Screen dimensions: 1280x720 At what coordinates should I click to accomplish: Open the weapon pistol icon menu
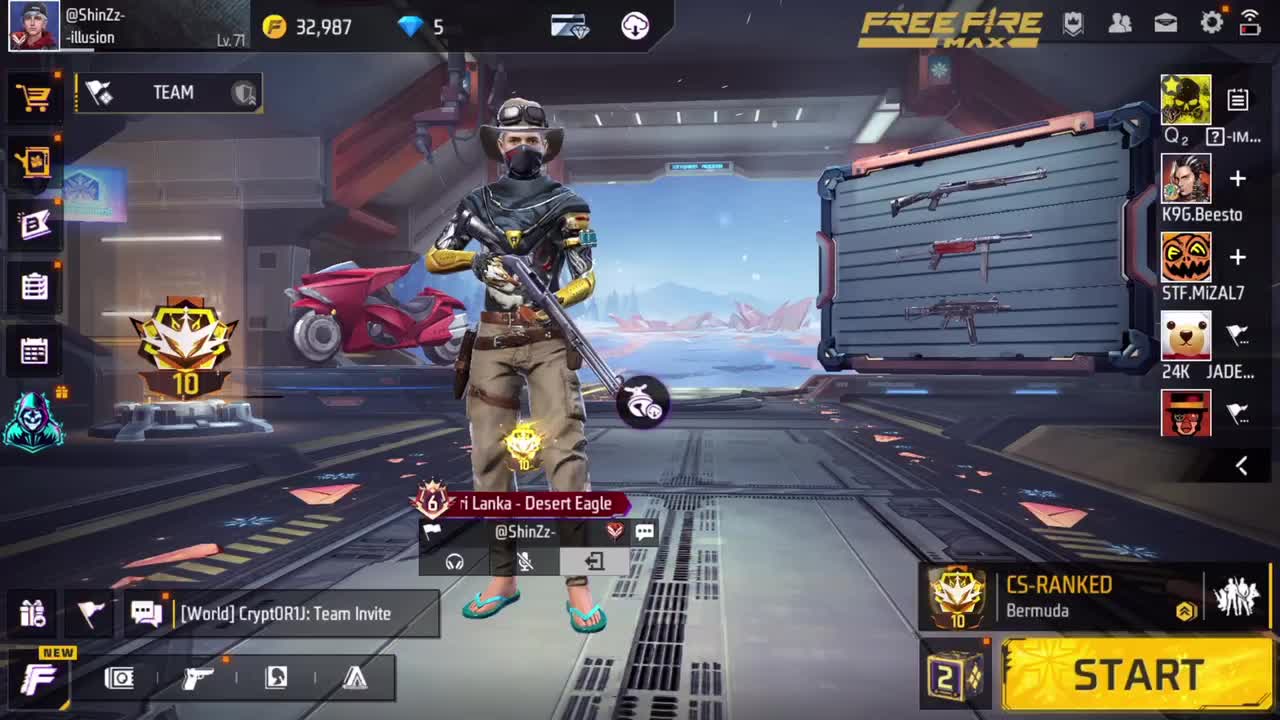198,678
